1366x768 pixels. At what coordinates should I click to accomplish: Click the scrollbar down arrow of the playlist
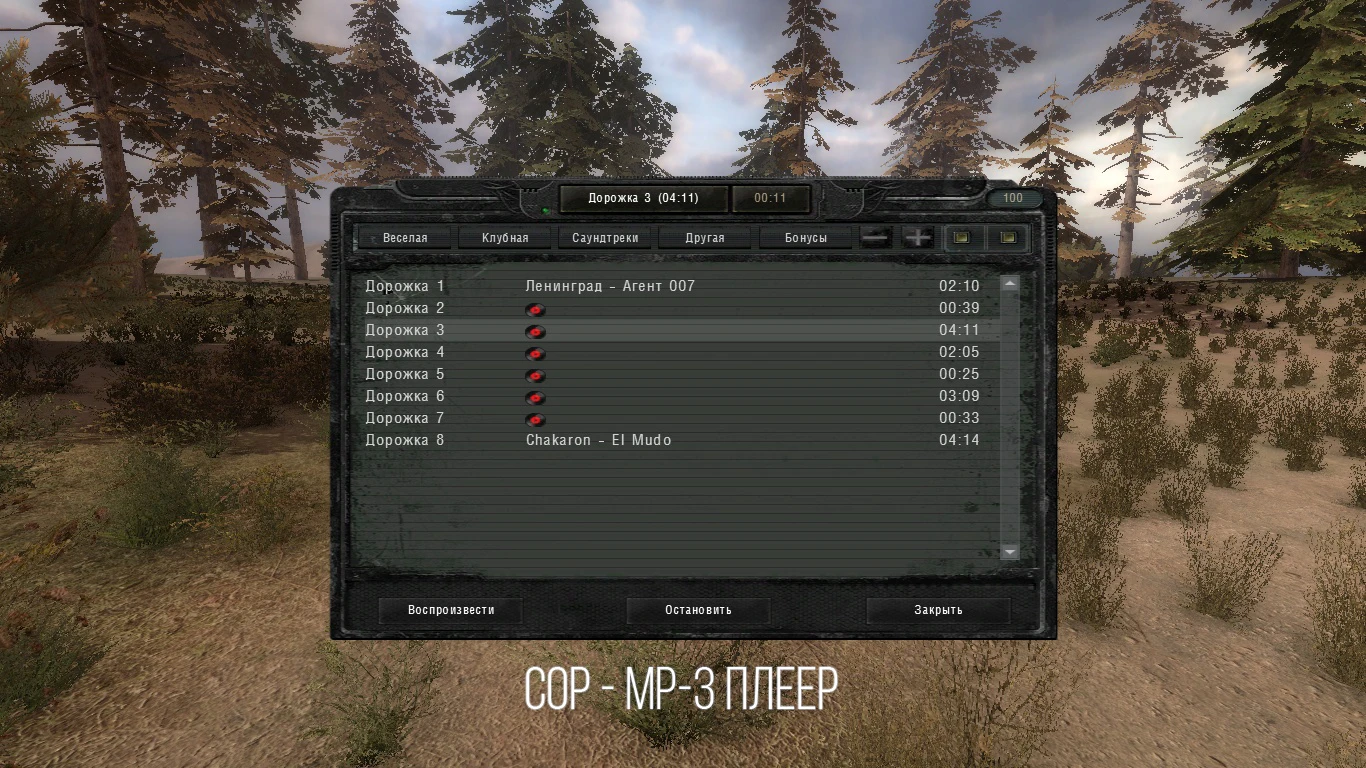coord(1009,552)
